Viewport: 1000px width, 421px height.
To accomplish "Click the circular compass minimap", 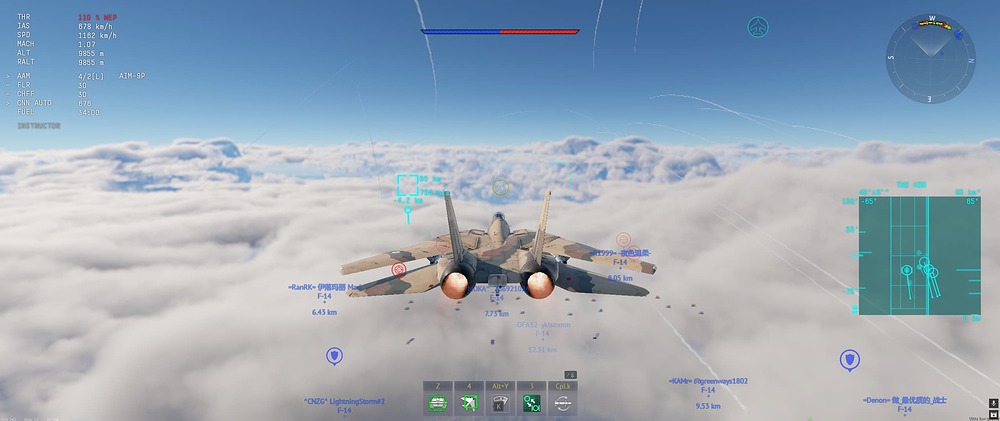I will tap(931, 57).
